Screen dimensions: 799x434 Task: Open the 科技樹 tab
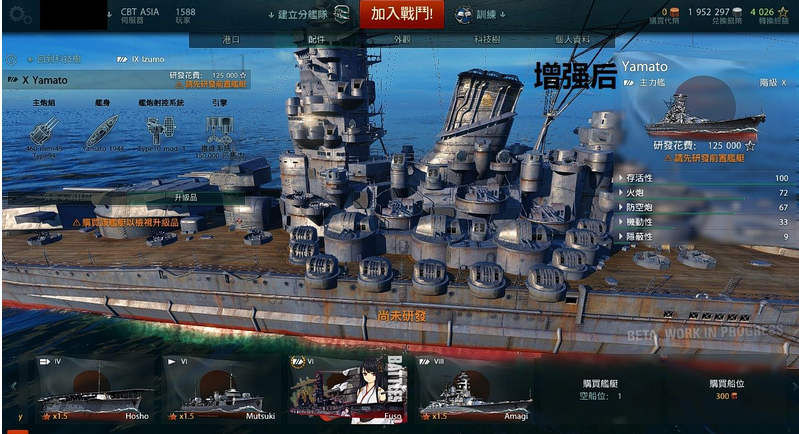(x=487, y=40)
